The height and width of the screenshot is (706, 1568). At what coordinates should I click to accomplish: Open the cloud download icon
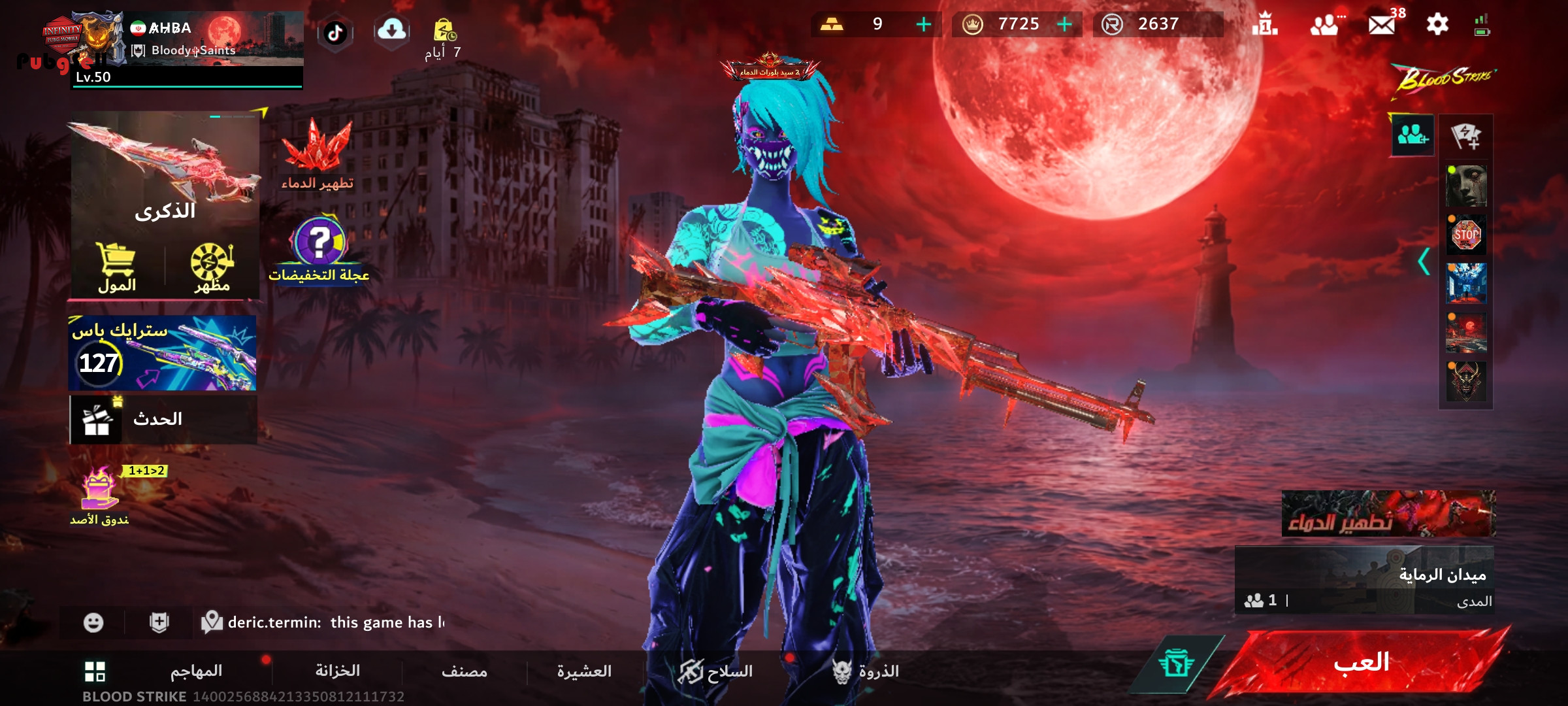(392, 30)
